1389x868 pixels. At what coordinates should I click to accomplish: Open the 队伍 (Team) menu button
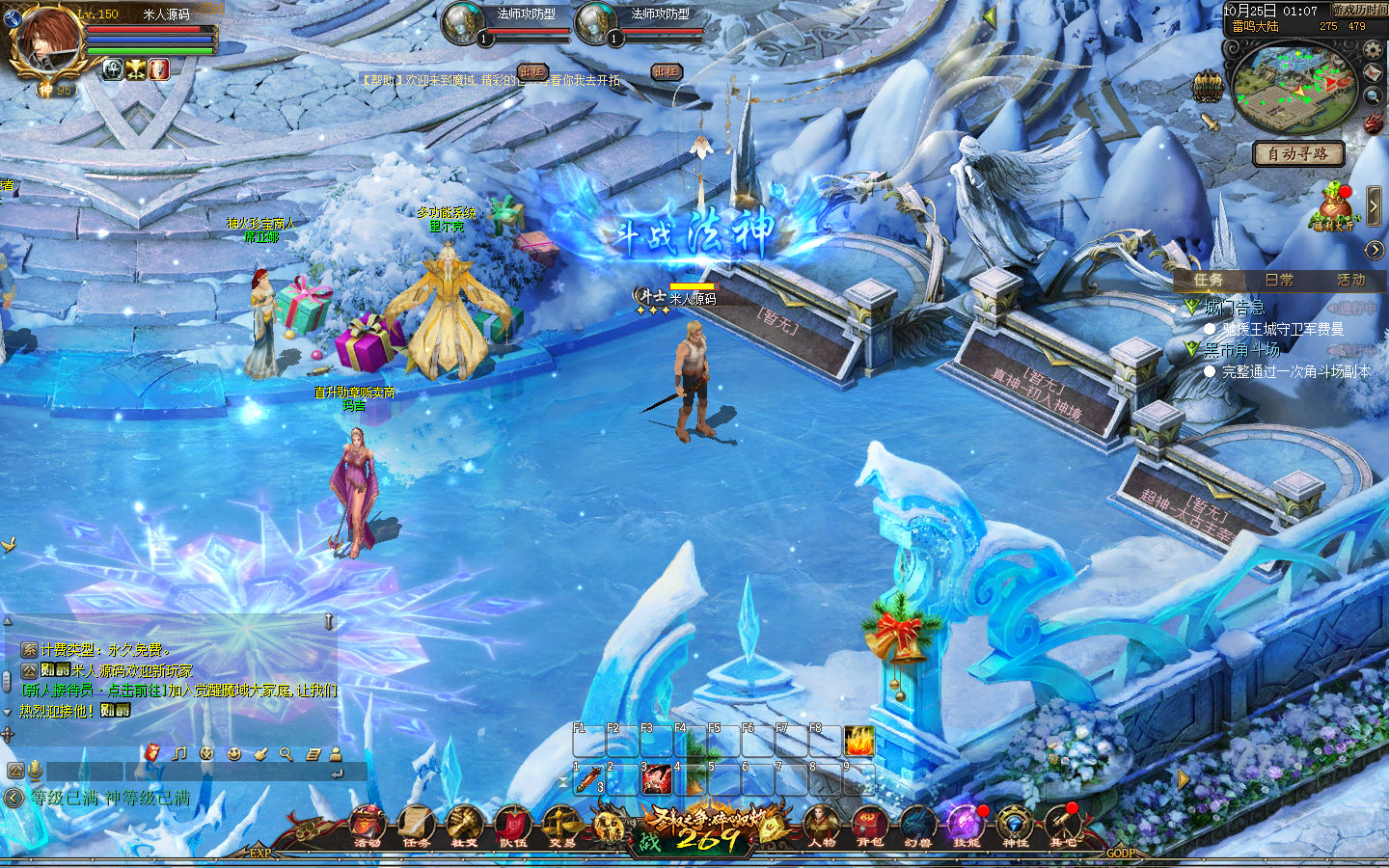512,827
